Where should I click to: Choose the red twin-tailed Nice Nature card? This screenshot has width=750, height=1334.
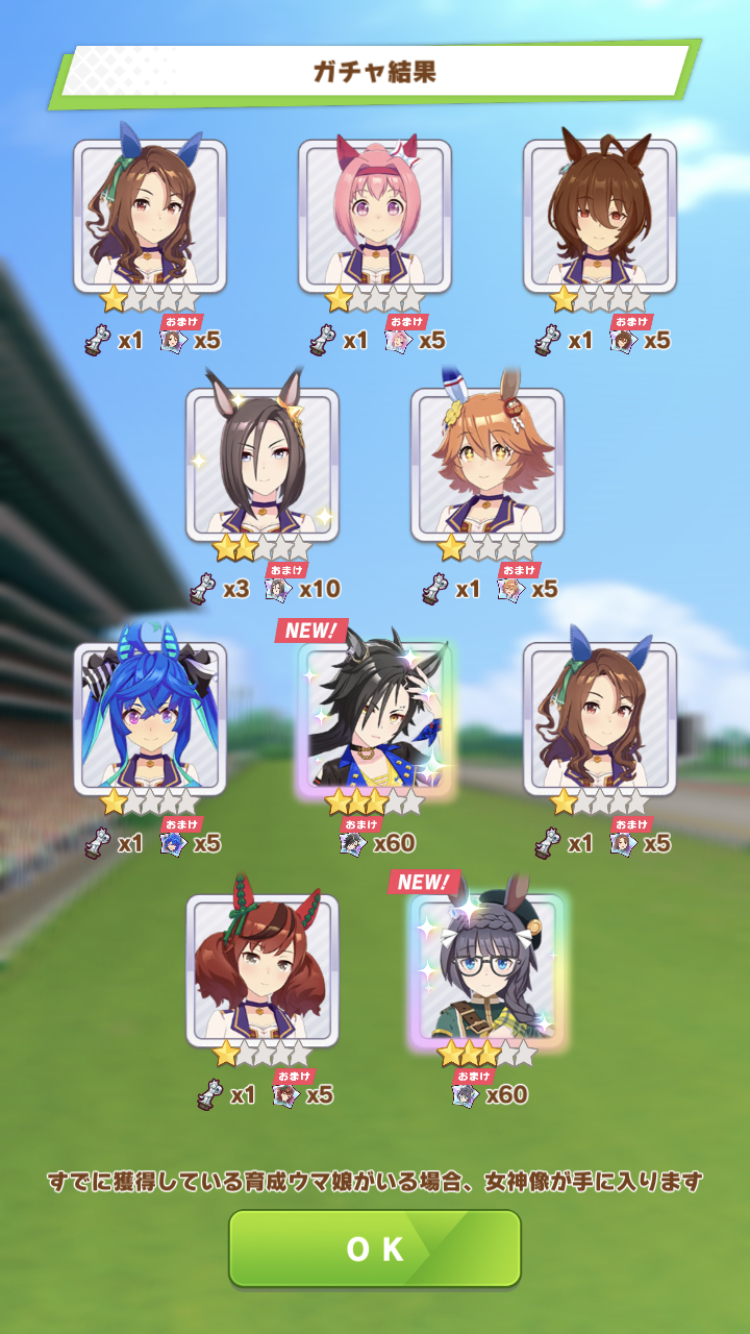(x=262, y=970)
